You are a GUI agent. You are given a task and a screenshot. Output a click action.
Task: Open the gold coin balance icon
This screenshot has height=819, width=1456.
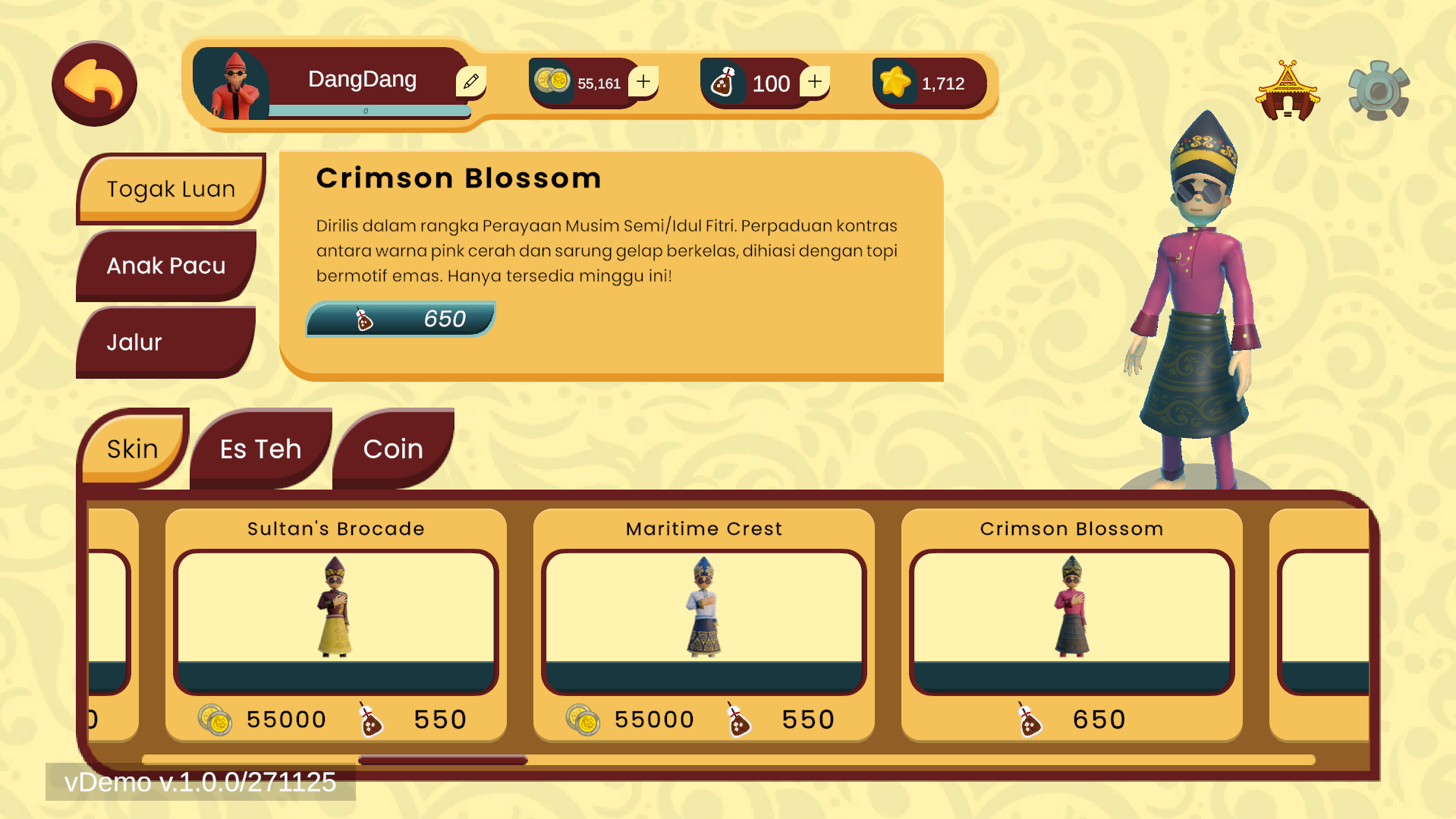[x=553, y=80]
